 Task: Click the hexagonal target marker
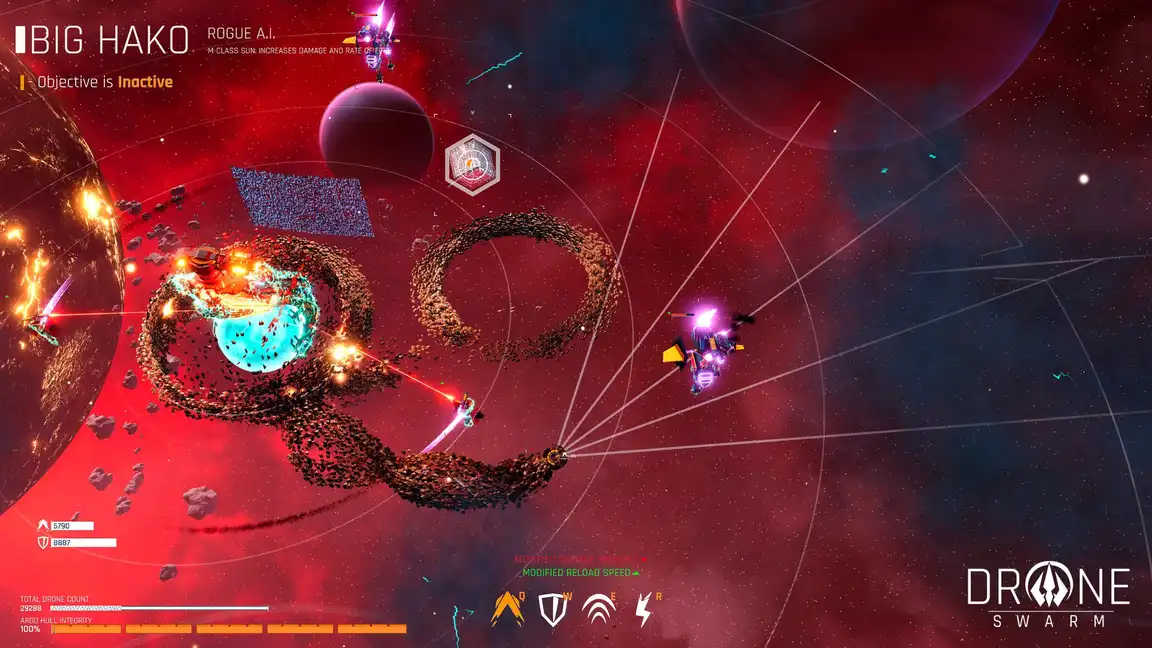[x=471, y=160]
